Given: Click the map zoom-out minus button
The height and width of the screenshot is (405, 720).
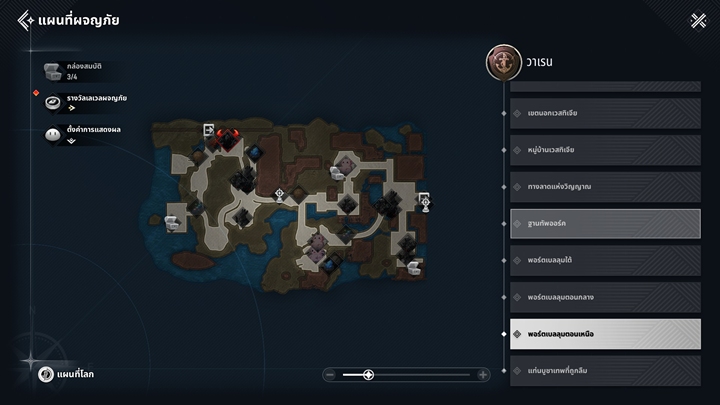Looking at the screenshot, I should (330, 375).
